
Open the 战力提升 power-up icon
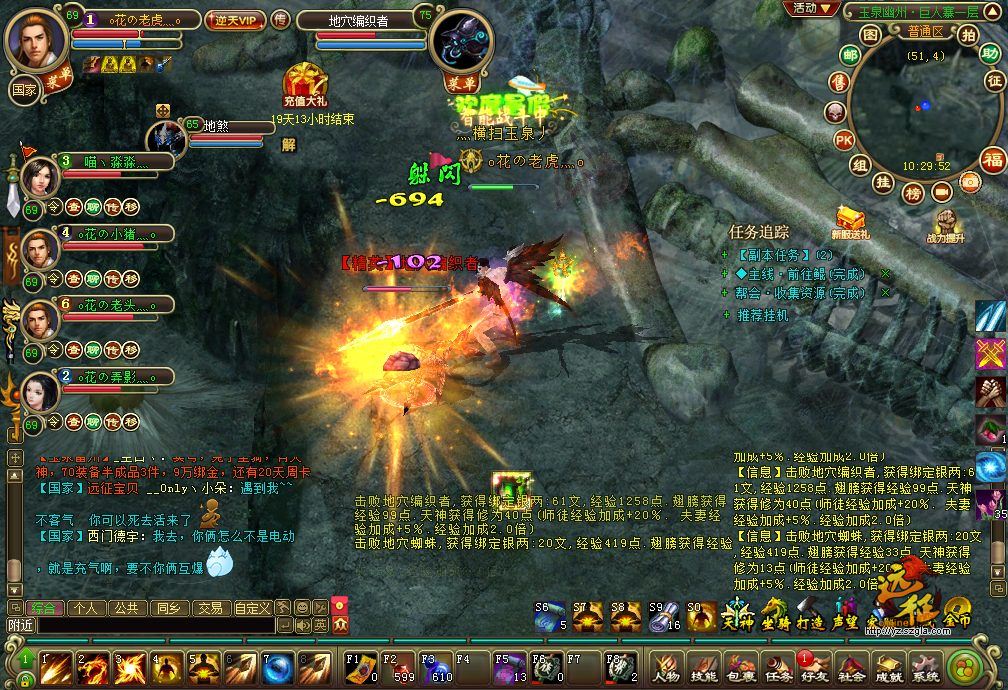[946, 226]
